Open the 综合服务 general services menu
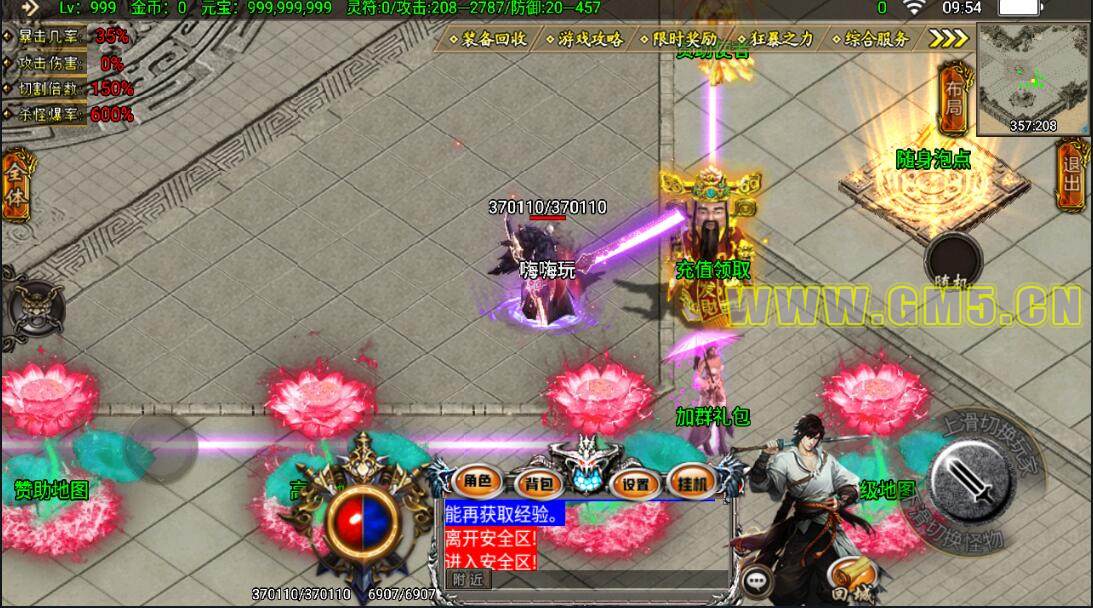The width and height of the screenshot is (1093, 608). tap(871, 39)
